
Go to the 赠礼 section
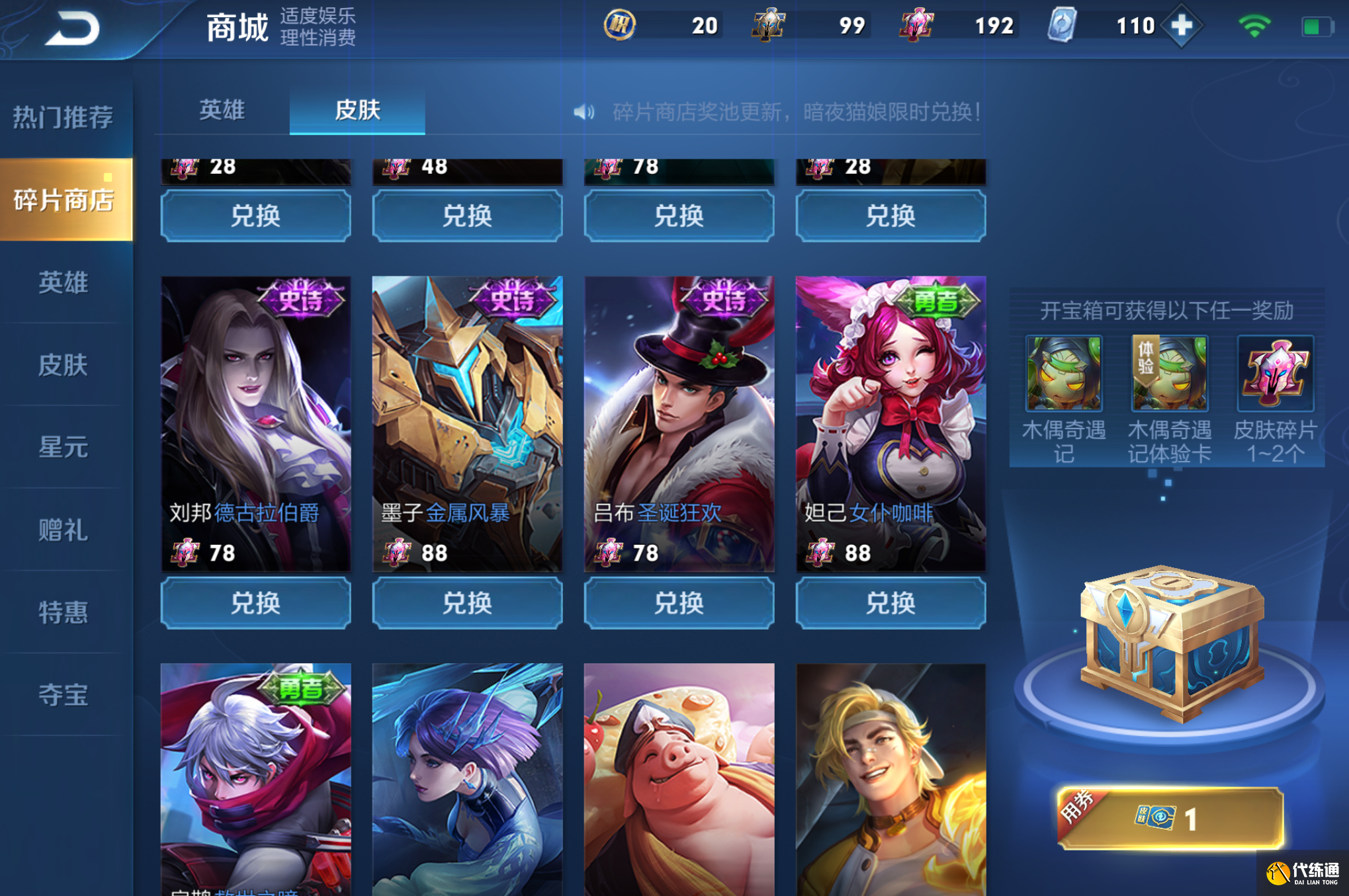point(64,530)
